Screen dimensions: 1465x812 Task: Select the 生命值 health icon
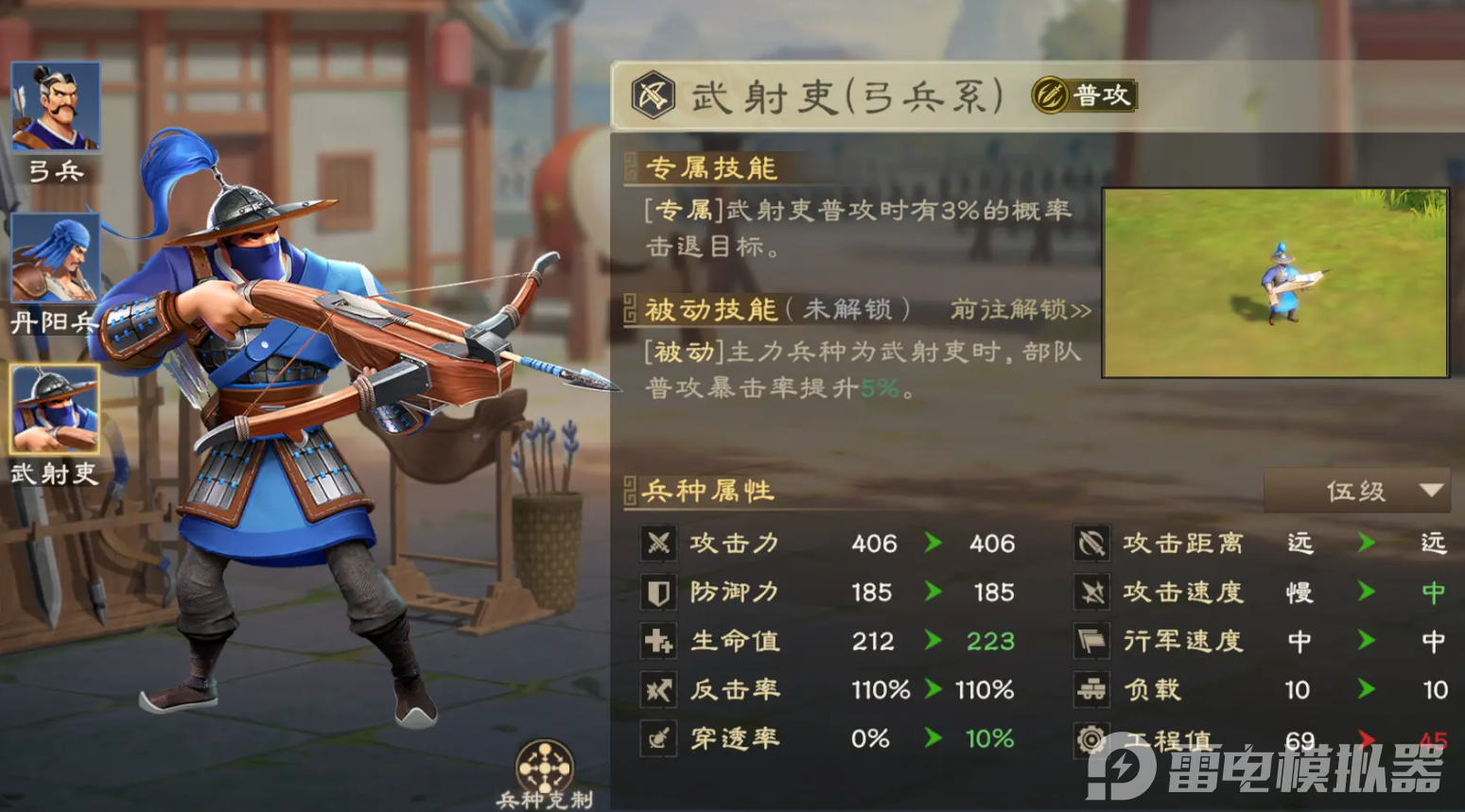659,641
